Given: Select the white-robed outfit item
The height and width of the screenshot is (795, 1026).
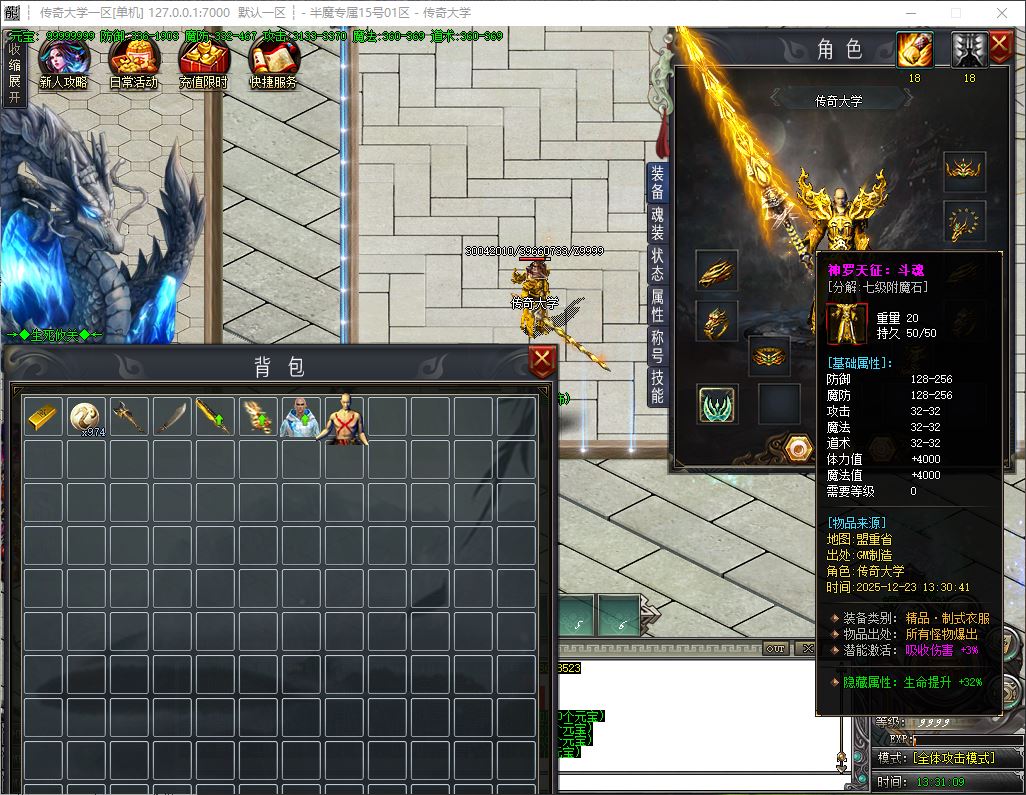Looking at the screenshot, I should (301, 417).
